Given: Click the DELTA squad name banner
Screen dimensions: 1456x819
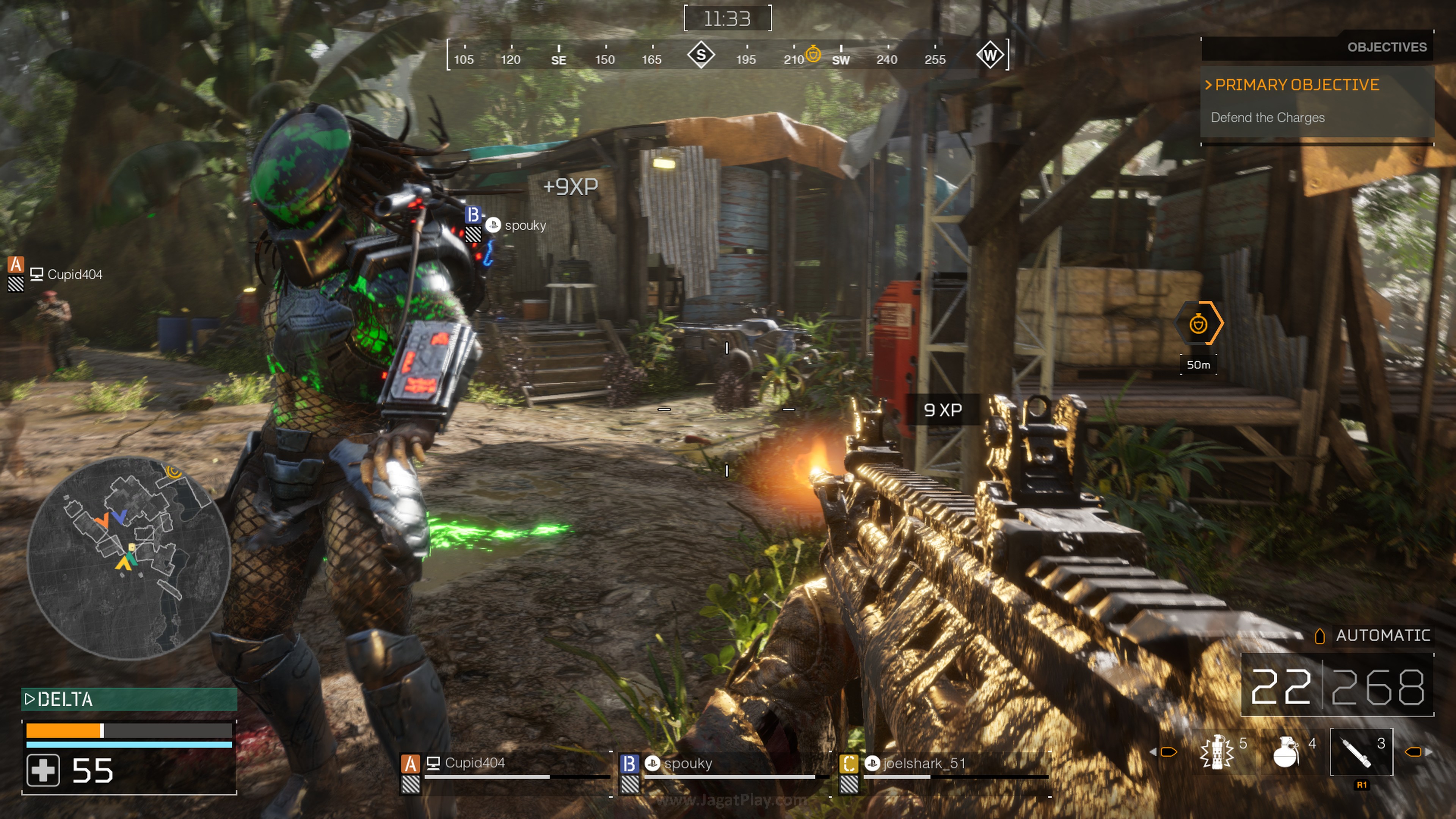Looking at the screenshot, I should click(129, 699).
